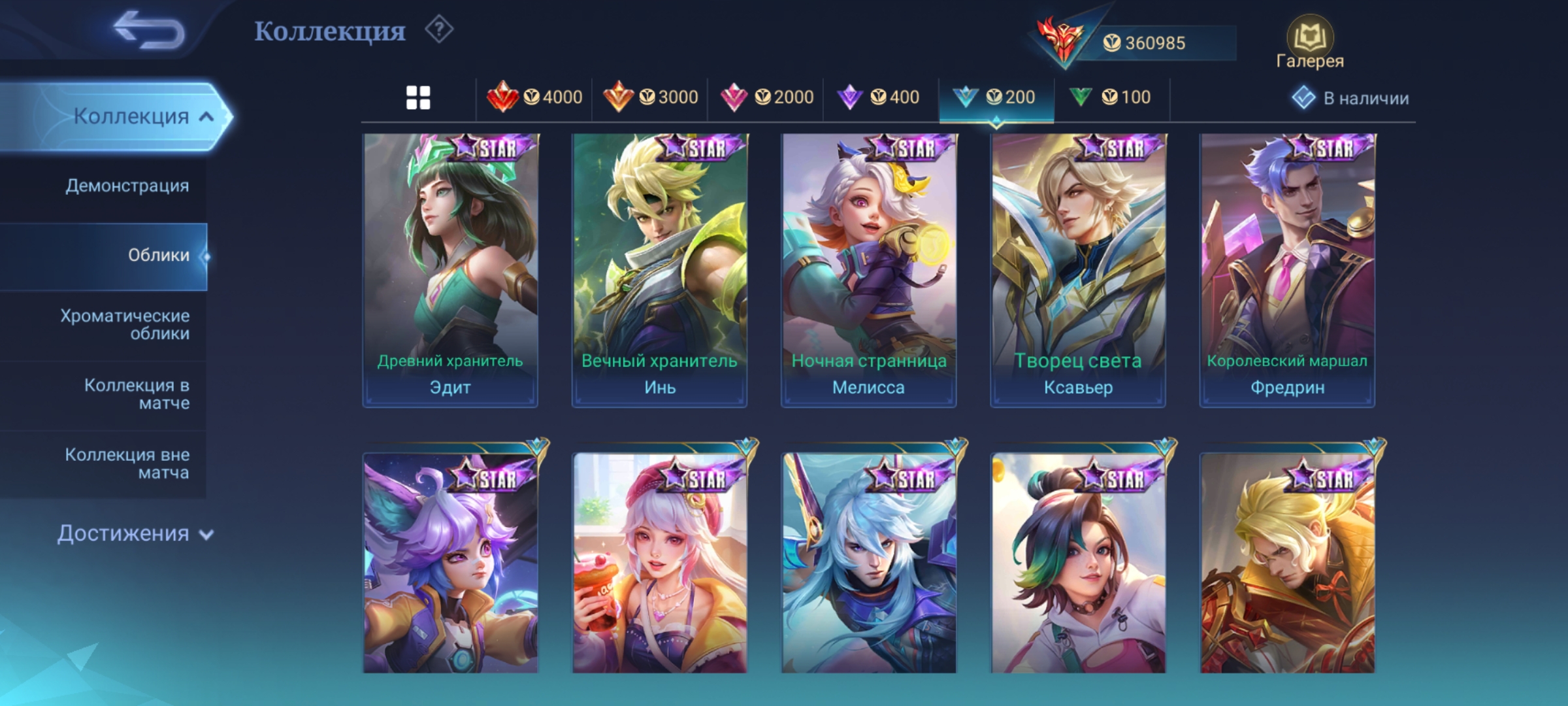Select the 100 points tier tab

click(x=1110, y=98)
